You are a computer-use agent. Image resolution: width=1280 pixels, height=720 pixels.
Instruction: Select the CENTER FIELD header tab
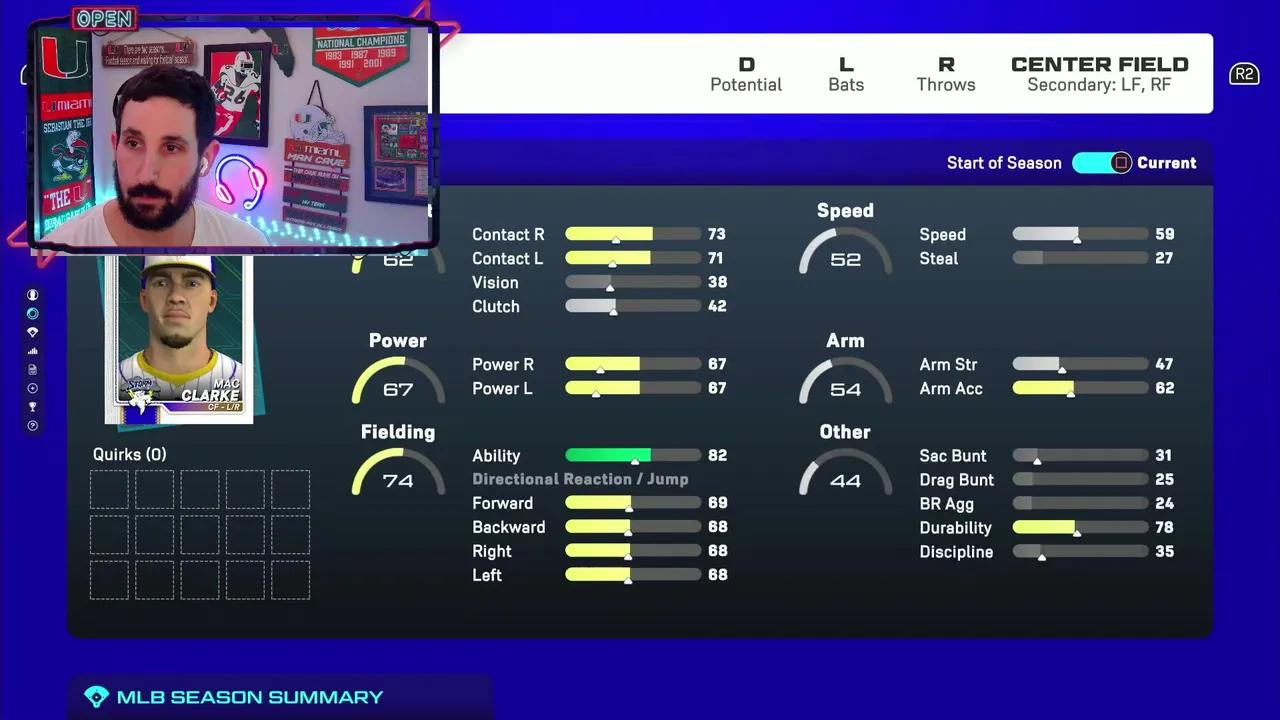click(1100, 64)
